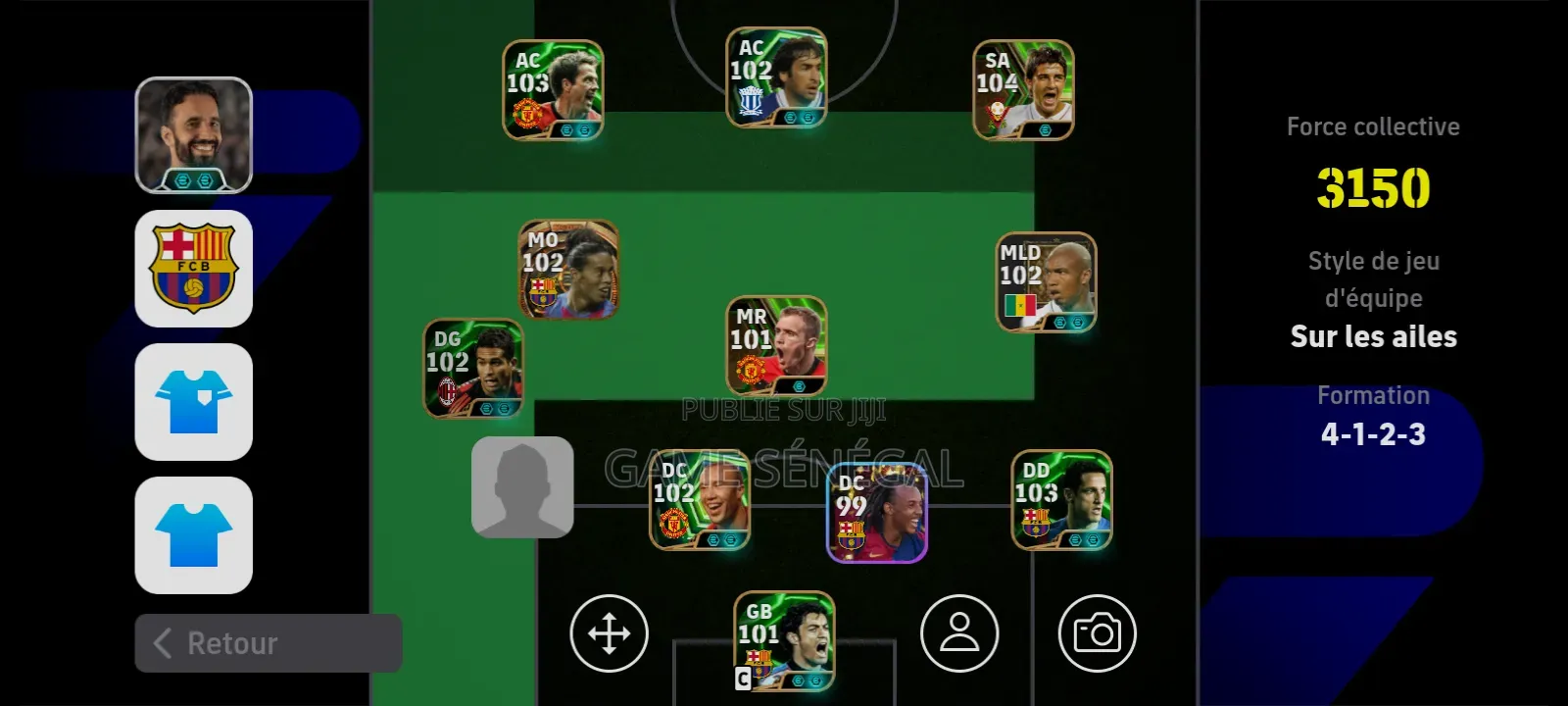The width and height of the screenshot is (1568, 706).
Task: Click the DG 102 left back card
Action: click(474, 368)
